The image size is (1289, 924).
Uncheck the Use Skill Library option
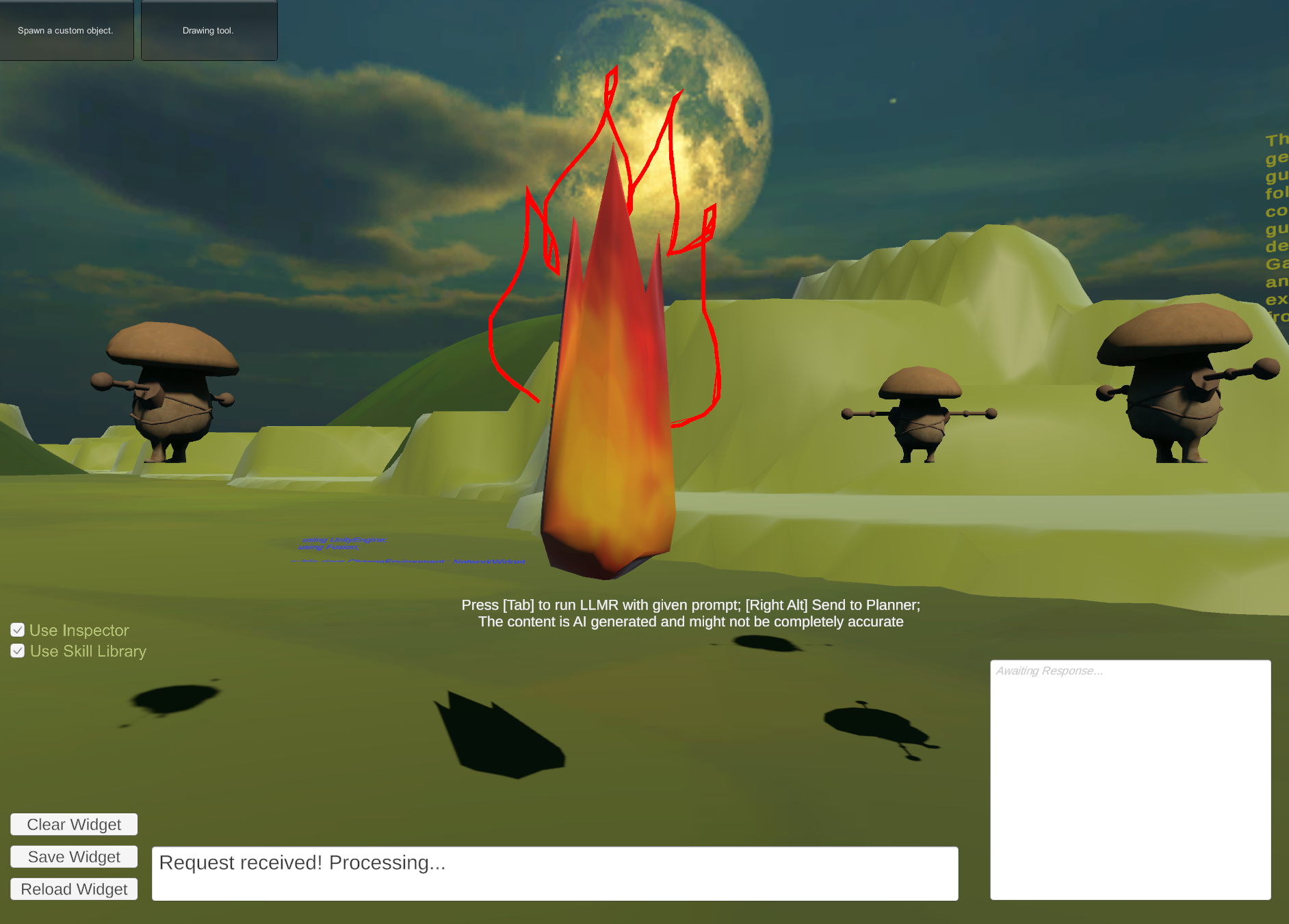pos(18,651)
